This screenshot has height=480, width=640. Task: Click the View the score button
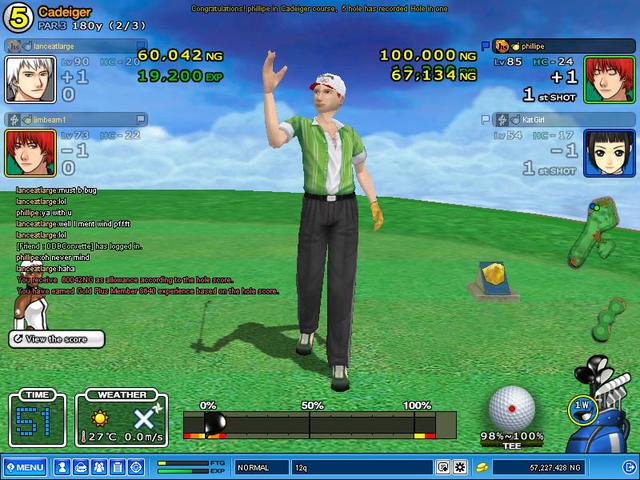[x=58, y=339]
